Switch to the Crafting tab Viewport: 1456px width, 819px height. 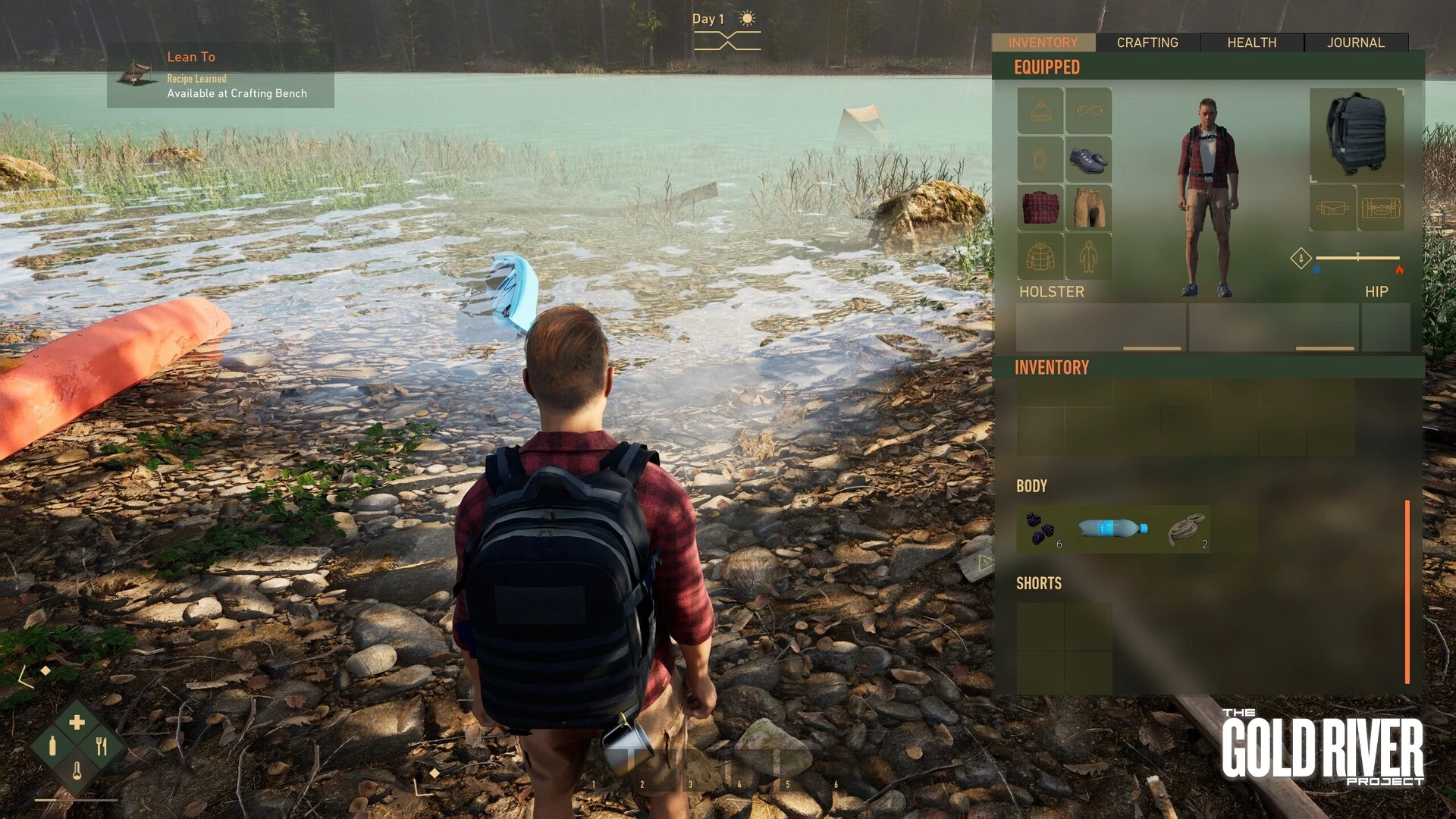1147,42
